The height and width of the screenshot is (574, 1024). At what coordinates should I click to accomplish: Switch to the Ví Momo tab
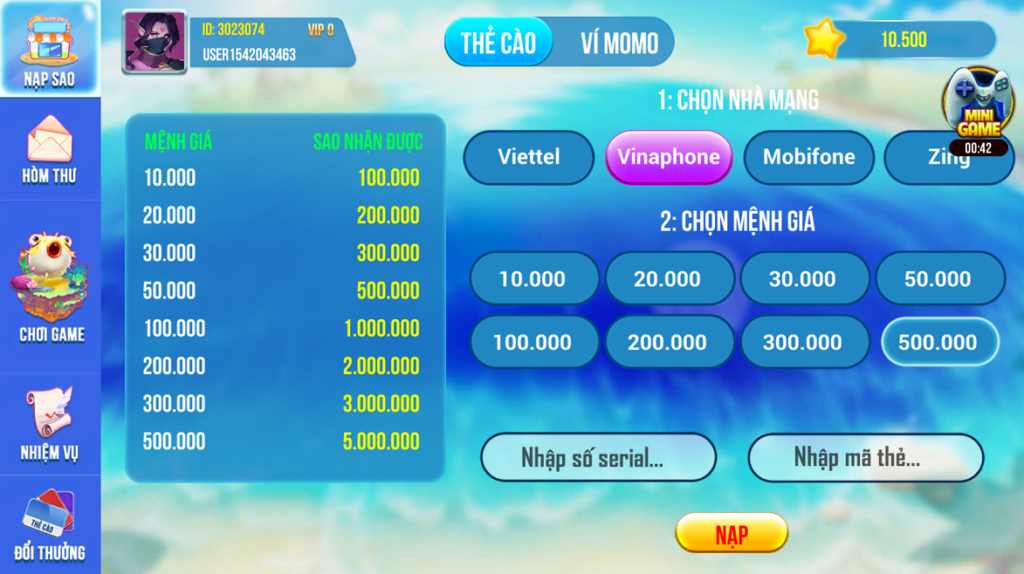[619, 42]
